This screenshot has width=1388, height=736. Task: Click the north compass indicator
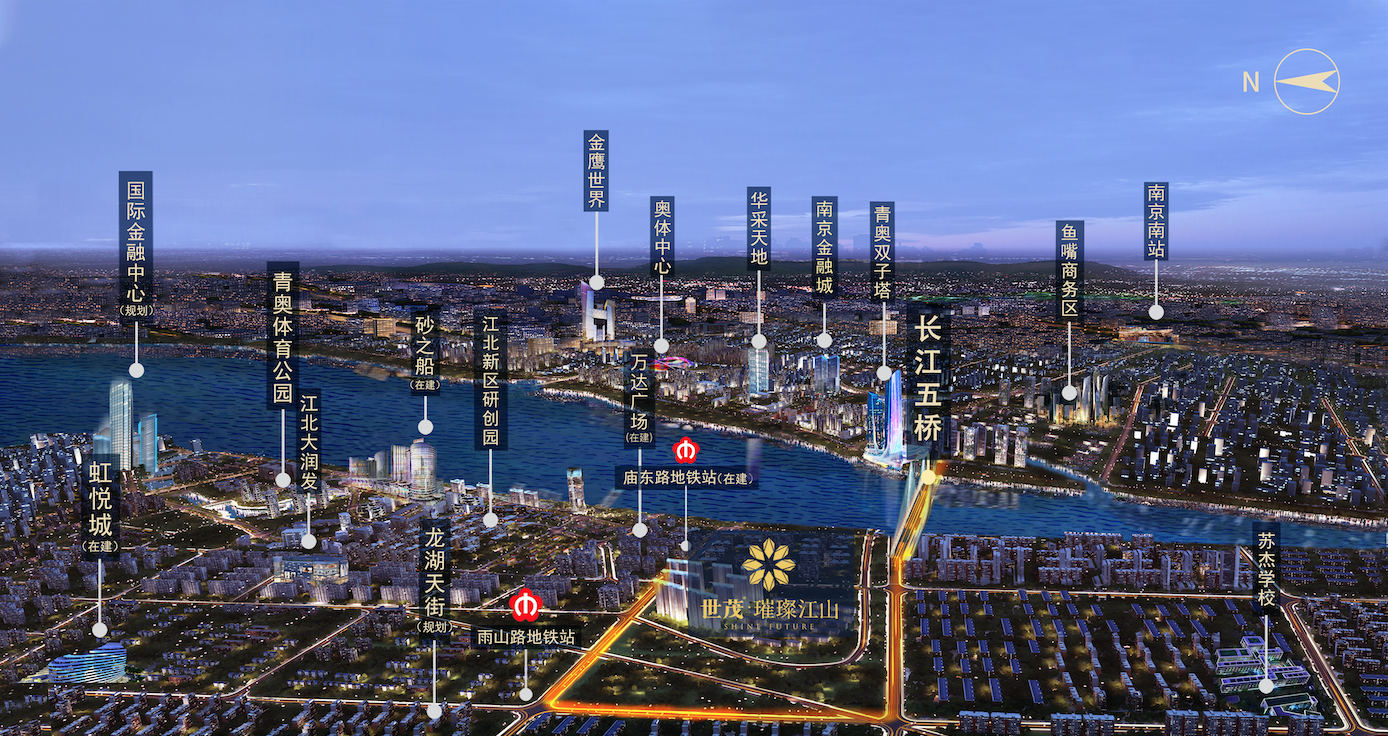point(1305,82)
